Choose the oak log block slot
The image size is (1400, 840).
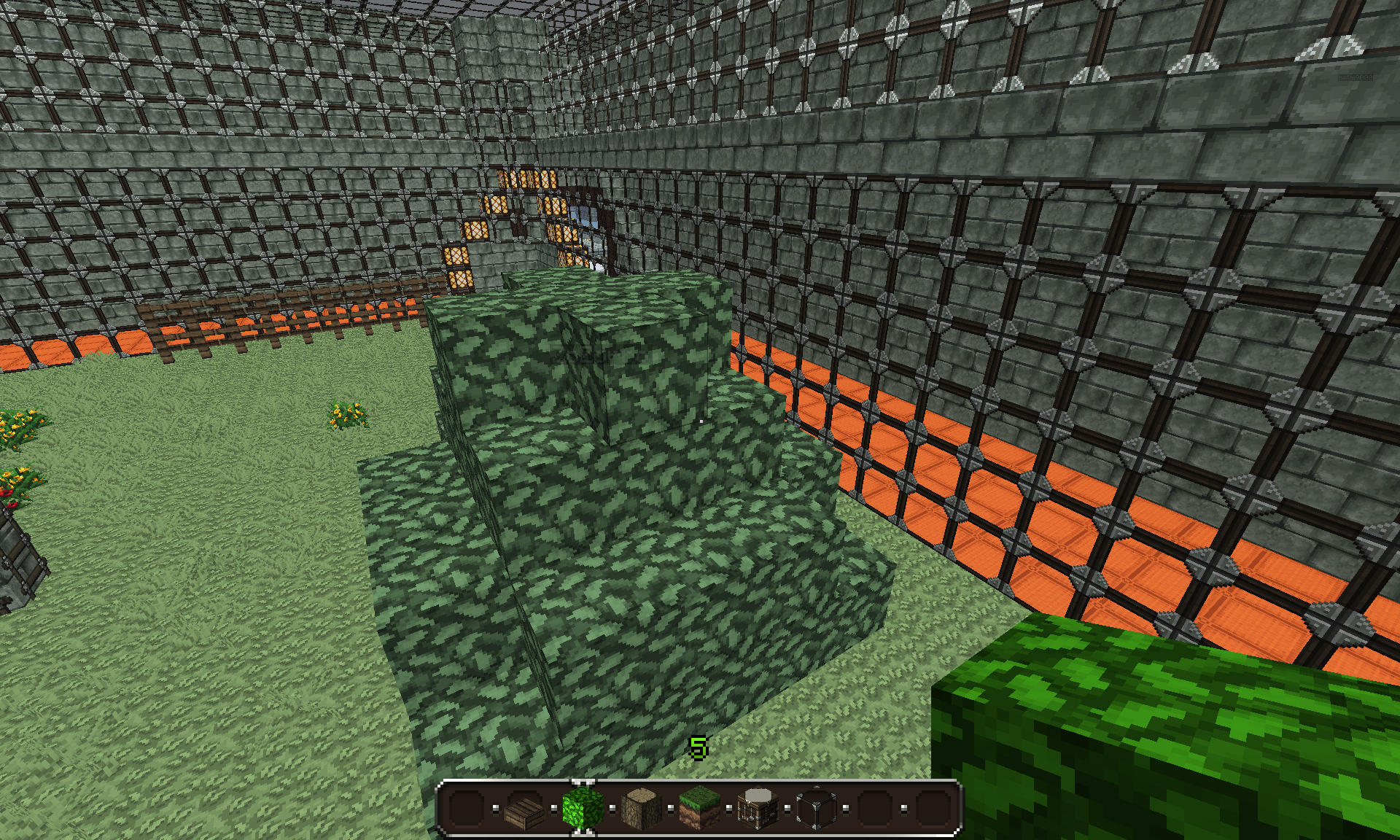click(x=642, y=808)
